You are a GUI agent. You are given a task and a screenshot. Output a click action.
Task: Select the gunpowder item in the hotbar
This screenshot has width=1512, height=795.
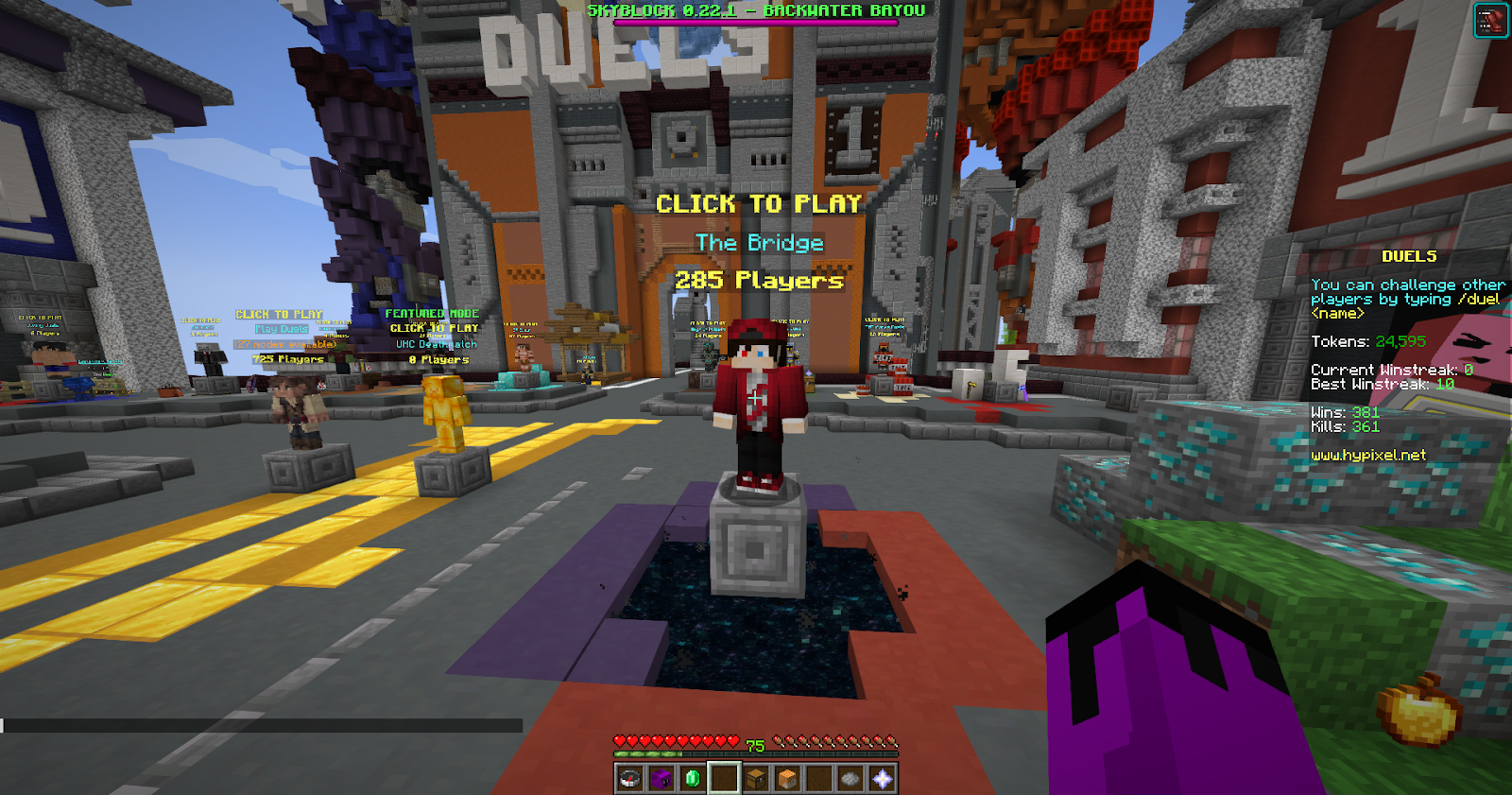(850, 777)
